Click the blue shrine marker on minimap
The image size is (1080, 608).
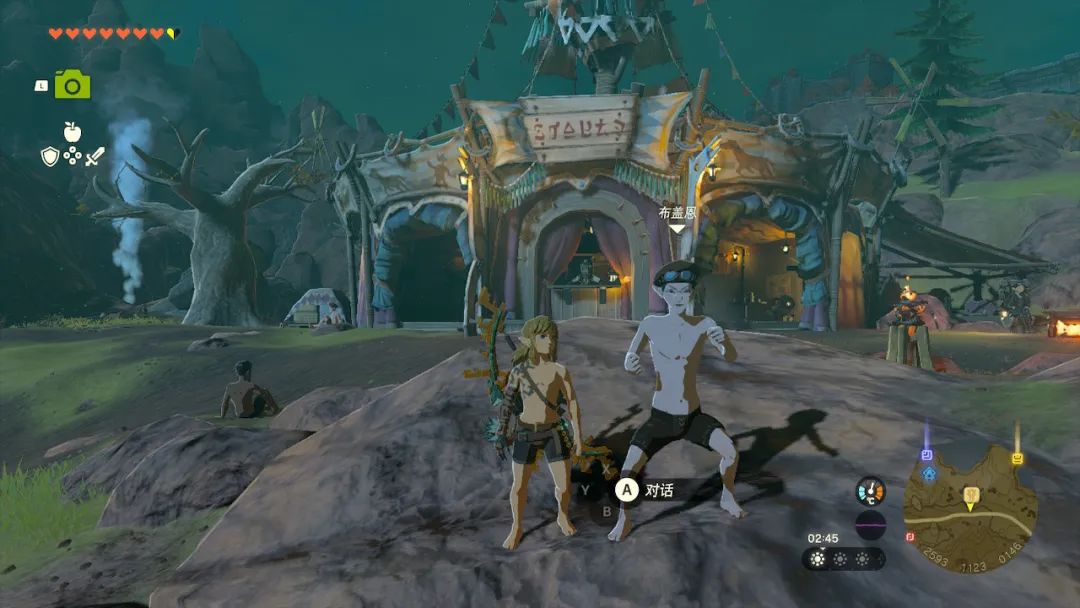coord(927,455)
